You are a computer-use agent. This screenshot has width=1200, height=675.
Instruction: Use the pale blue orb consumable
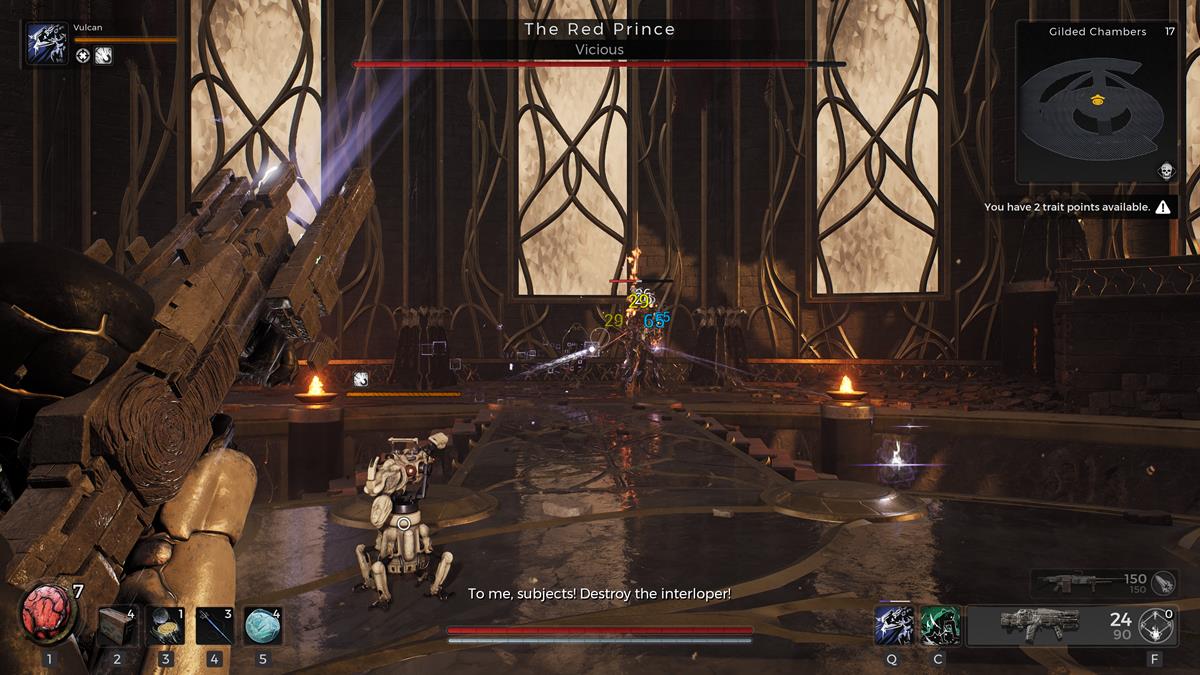click(x=262, y=626)
